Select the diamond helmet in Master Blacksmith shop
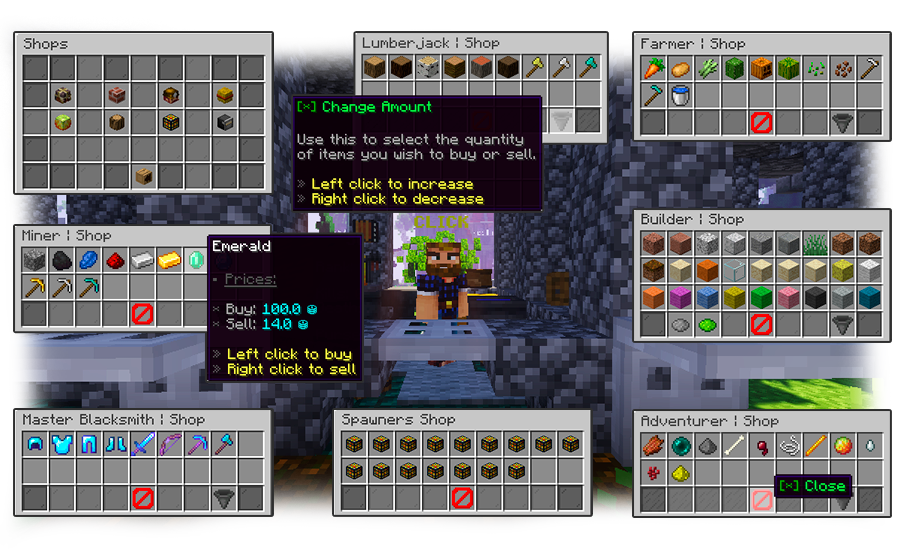This screenshot has height=550, width=900. [34, 444]
